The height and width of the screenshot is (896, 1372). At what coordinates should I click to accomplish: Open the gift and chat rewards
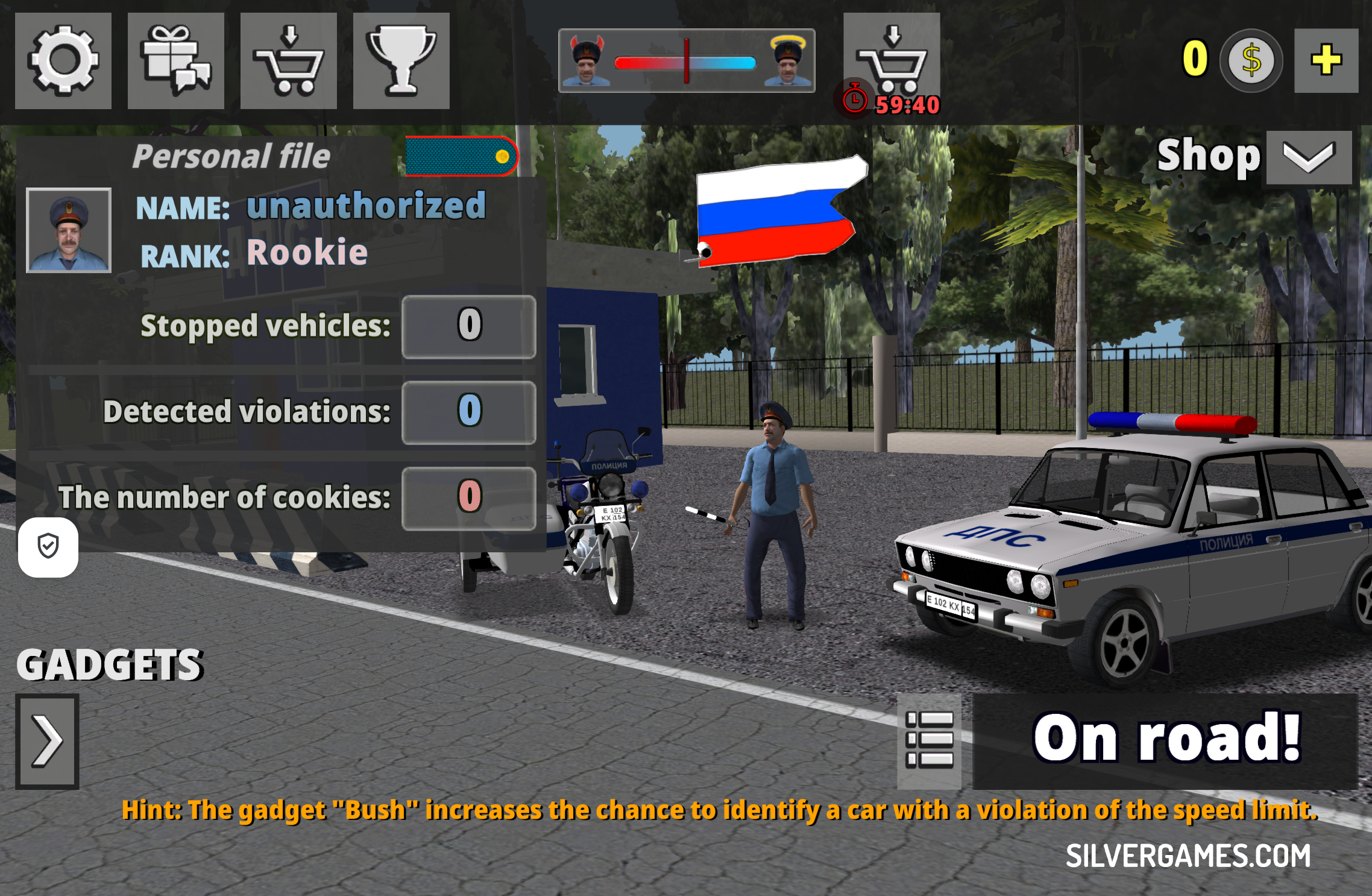click(175, 61)
